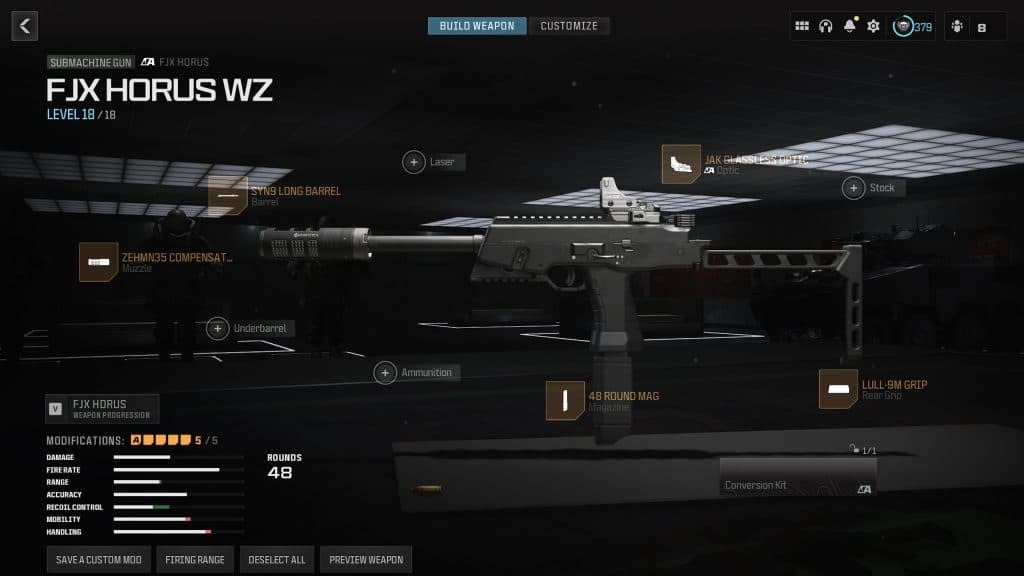This screenshot has width=1024, height=576.
Task: Open the Conversion Kit slot
Action: (797, 477)
